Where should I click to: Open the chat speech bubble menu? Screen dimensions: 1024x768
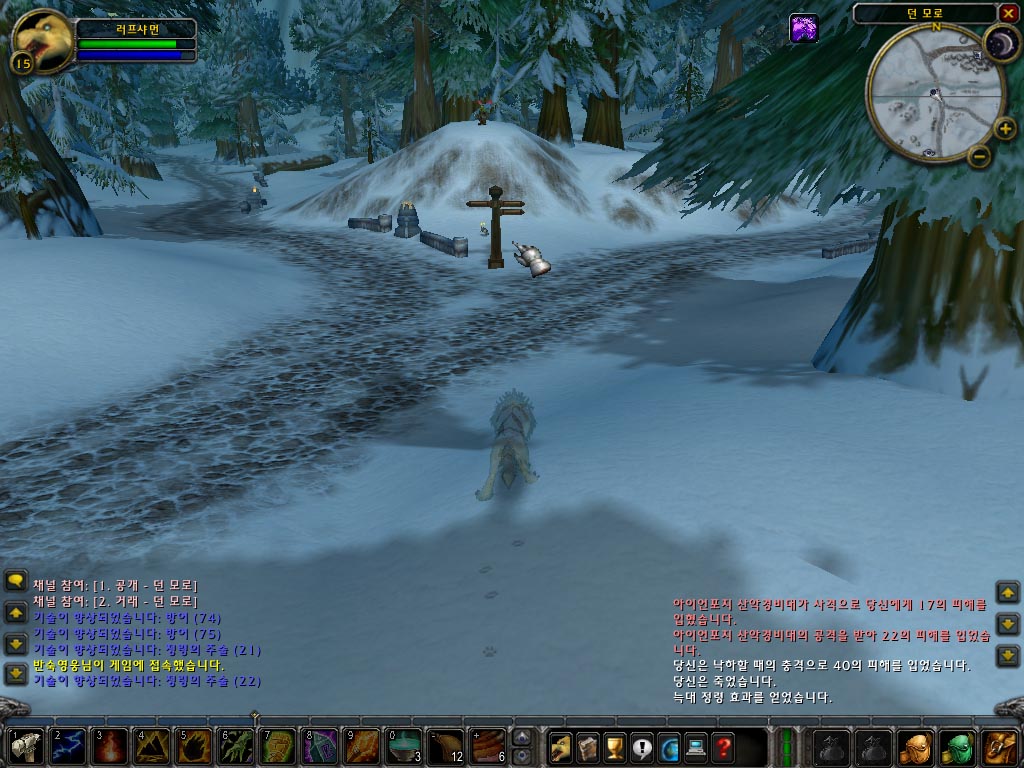coord(16,581)
